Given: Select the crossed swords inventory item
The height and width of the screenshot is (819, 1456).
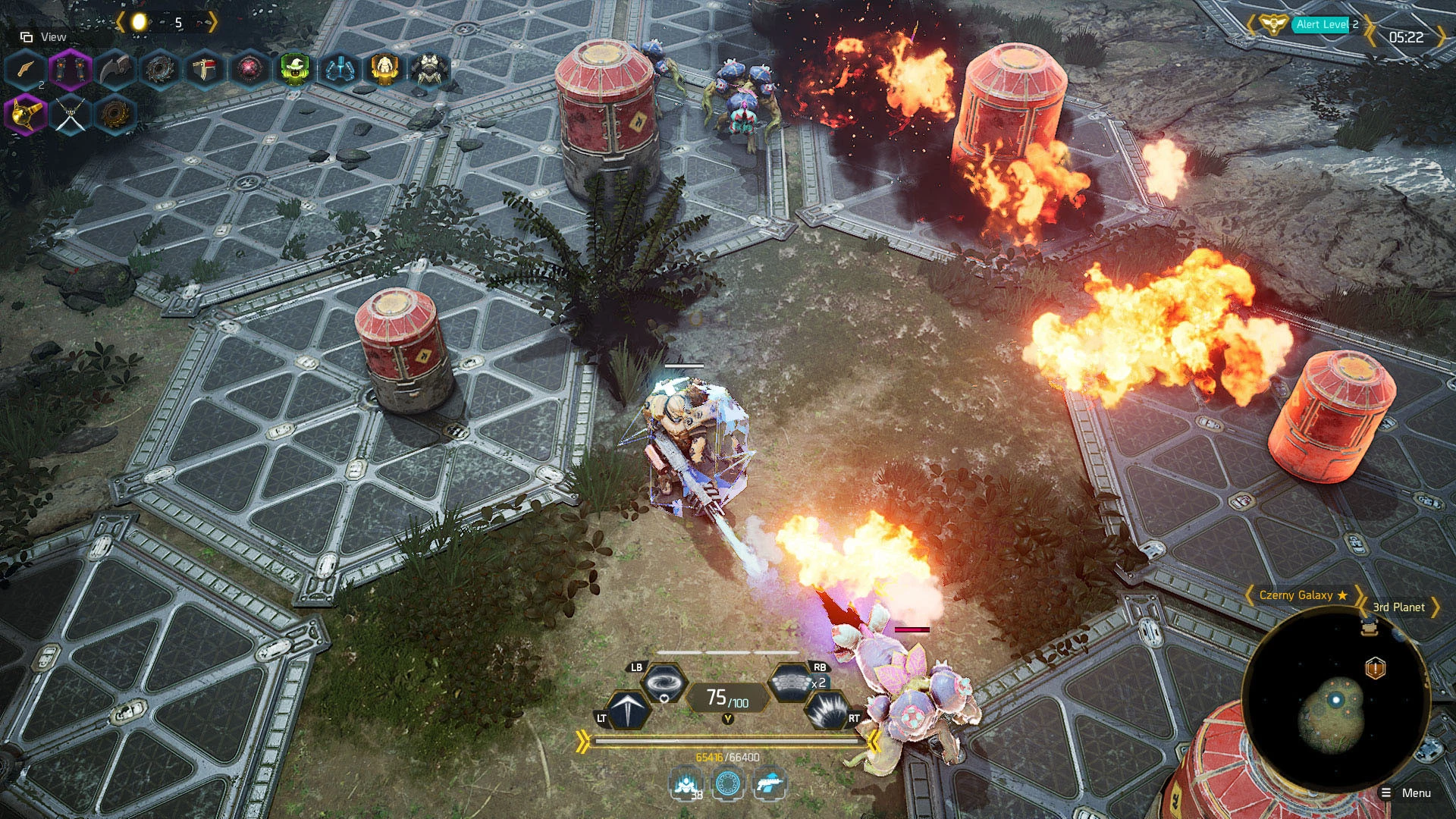Looking at the screenshot, I should coord(71,115).
